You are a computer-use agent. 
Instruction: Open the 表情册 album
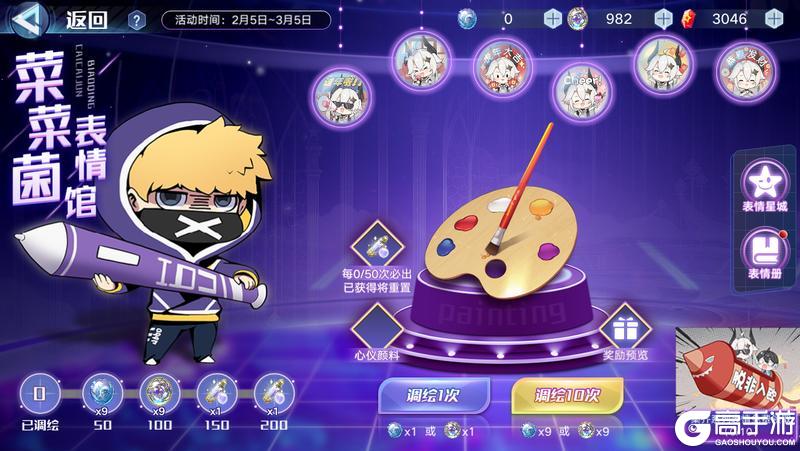[x=764, y=255]
